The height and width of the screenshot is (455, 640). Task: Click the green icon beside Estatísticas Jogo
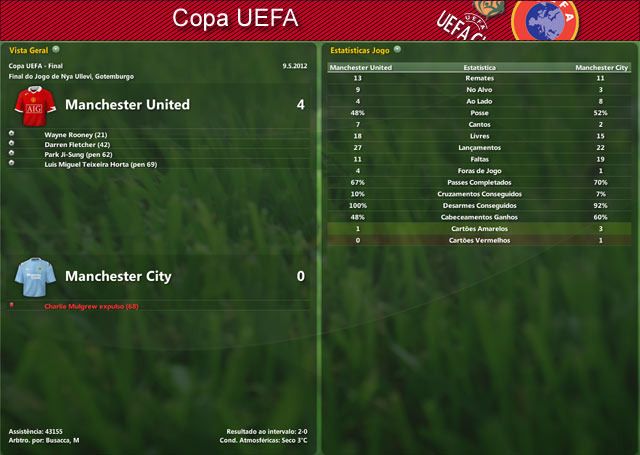point(398,48)
